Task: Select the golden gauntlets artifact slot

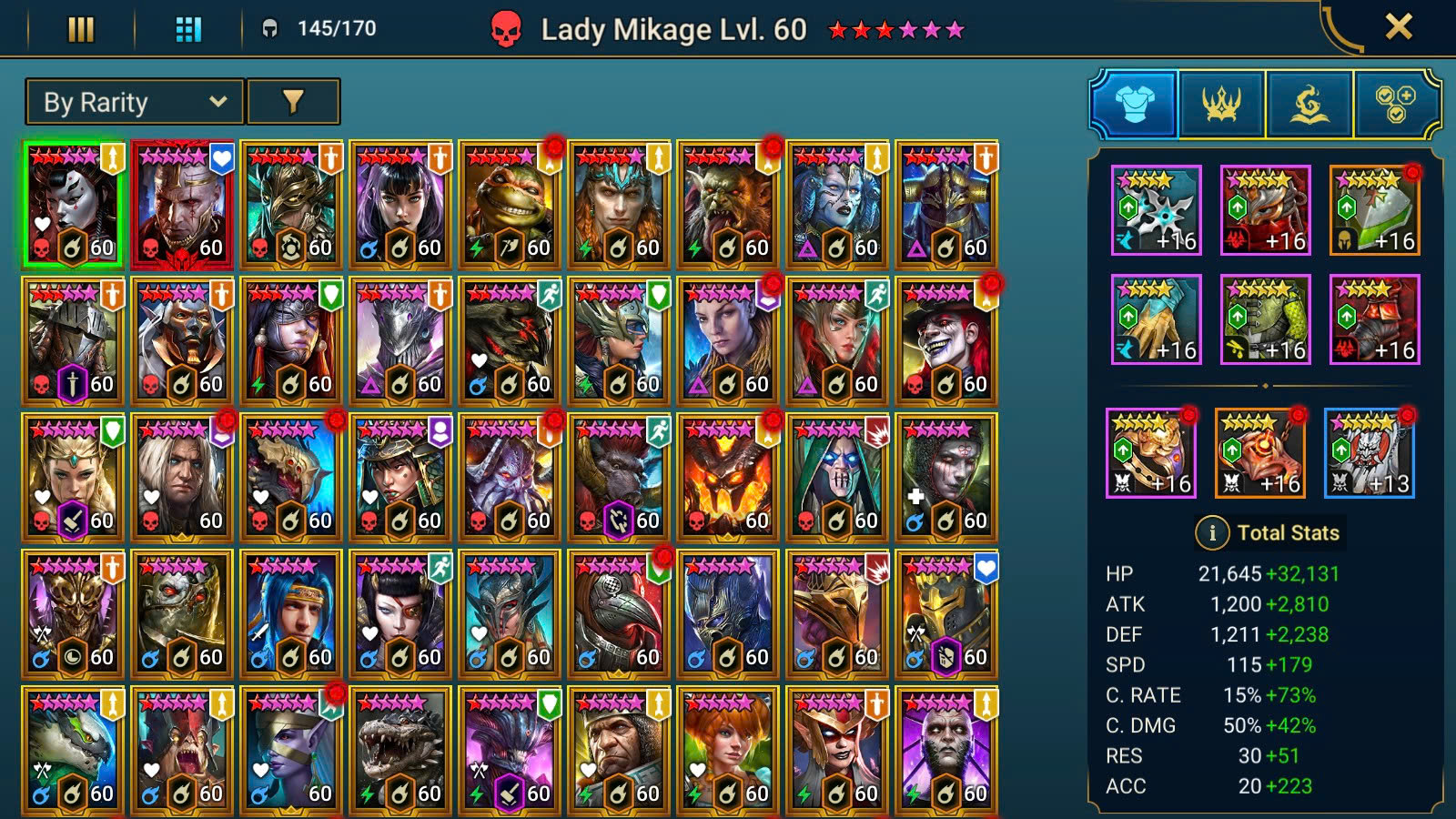Action: coord(1157,319)
